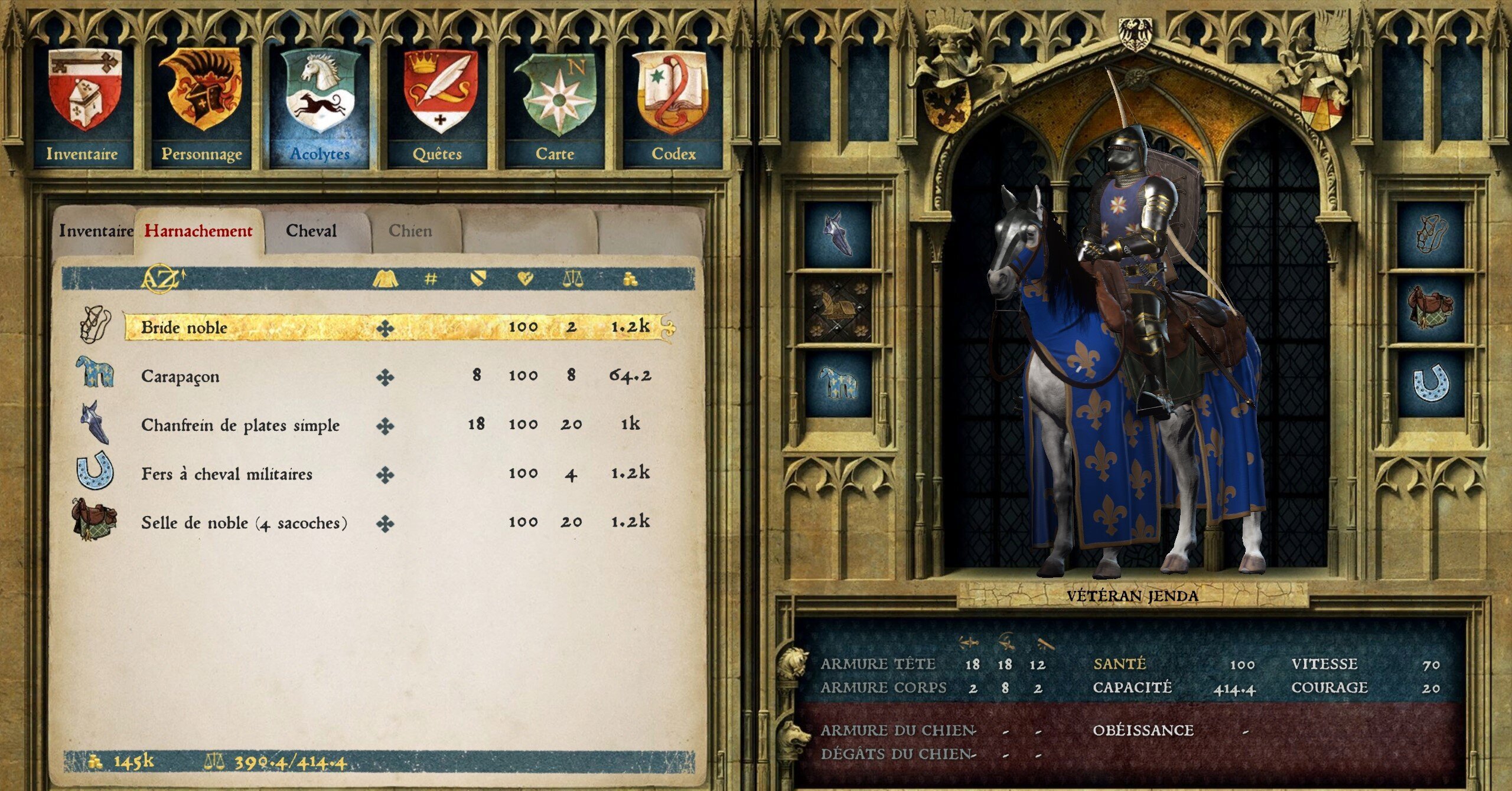Show the Carte map screen
1512x791 pixels.
tap(555, 106)
